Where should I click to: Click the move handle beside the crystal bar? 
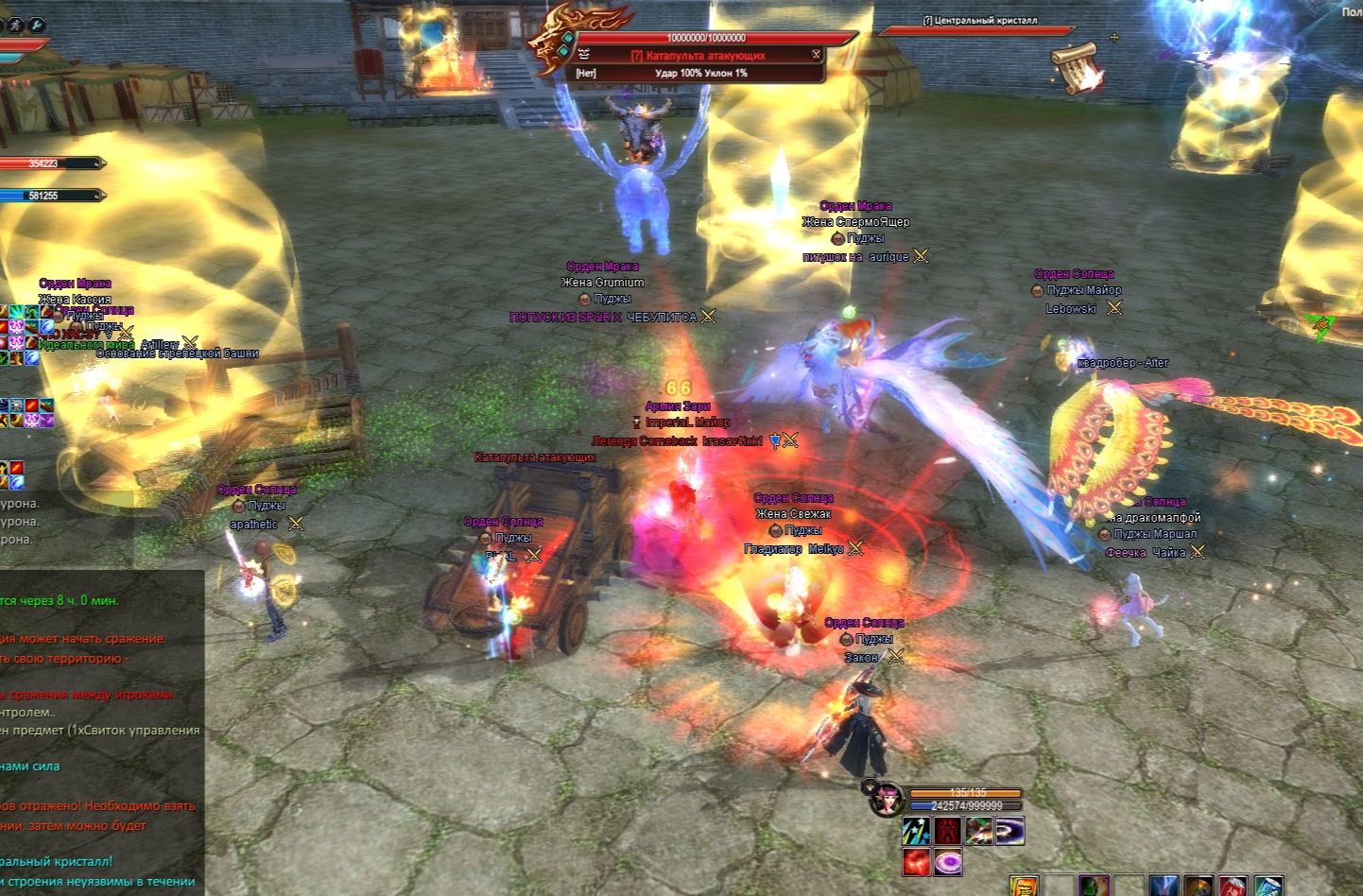pyautogui.click(x=1114, y=38)
